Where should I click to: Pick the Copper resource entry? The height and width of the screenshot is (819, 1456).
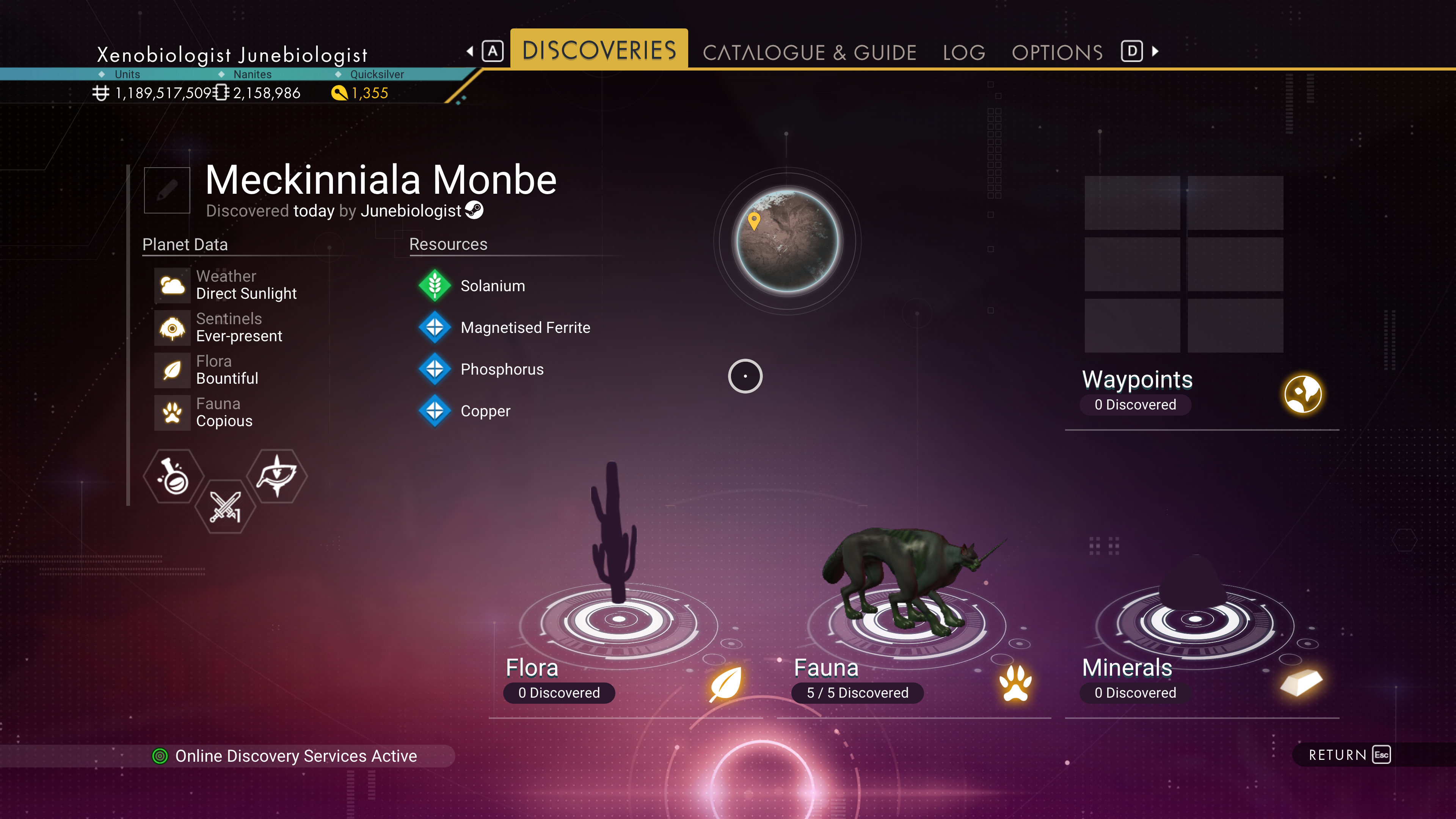(485, 411)
